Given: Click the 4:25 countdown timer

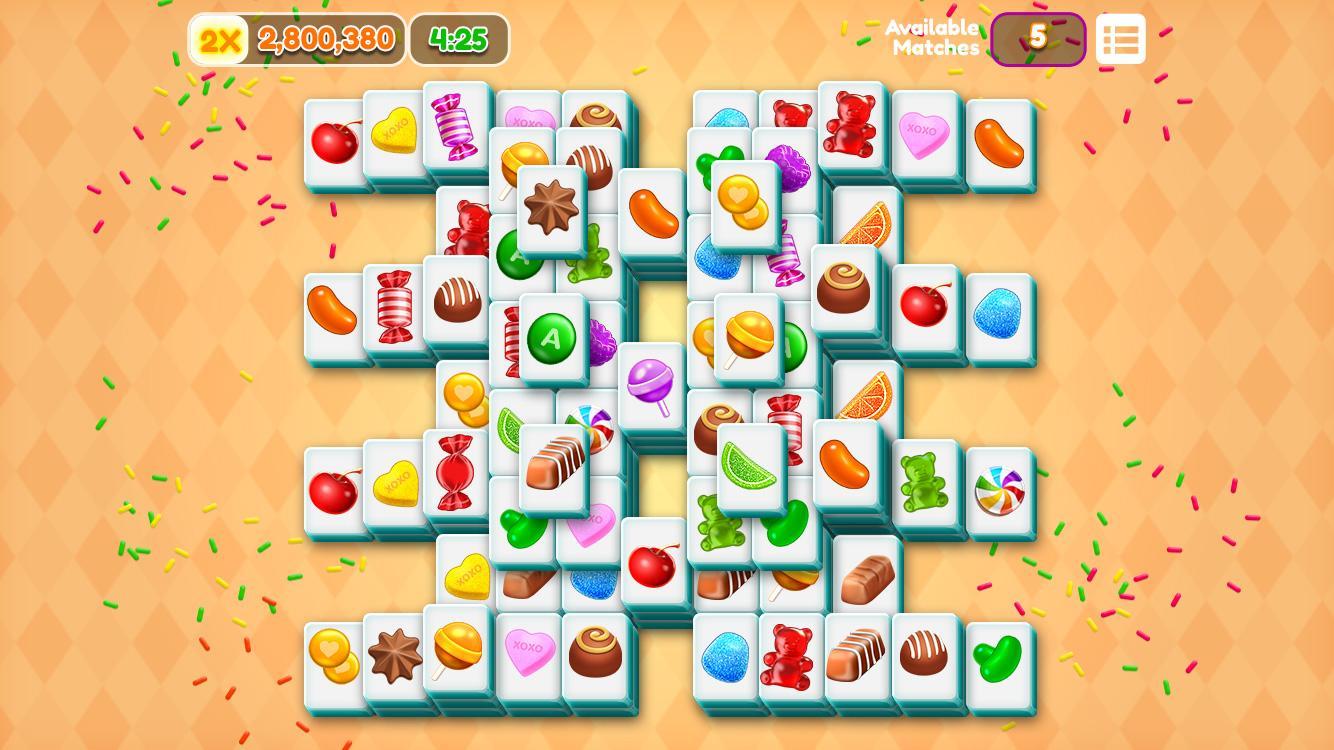Looking at the screenshot, I should point(458,41).
